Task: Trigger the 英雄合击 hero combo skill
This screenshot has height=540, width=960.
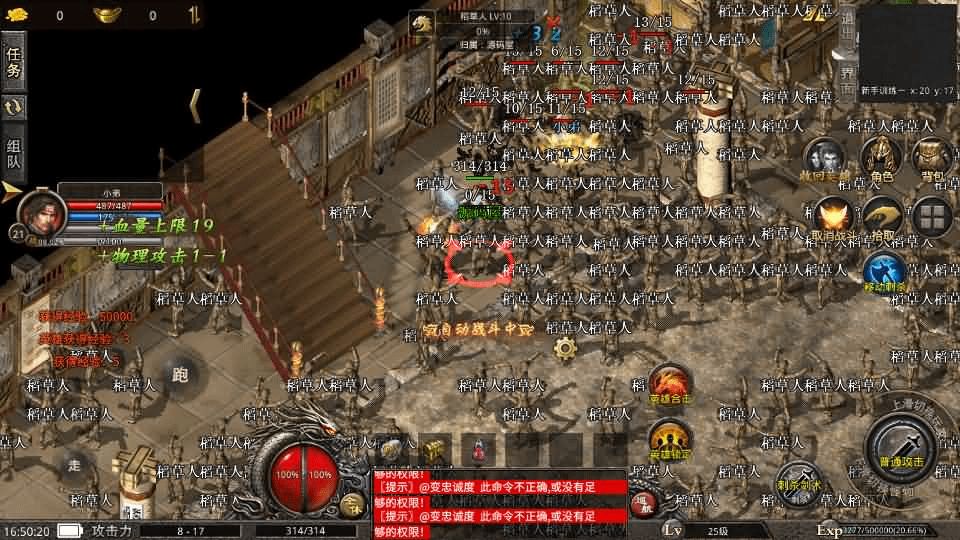Action: pos(669,384)
